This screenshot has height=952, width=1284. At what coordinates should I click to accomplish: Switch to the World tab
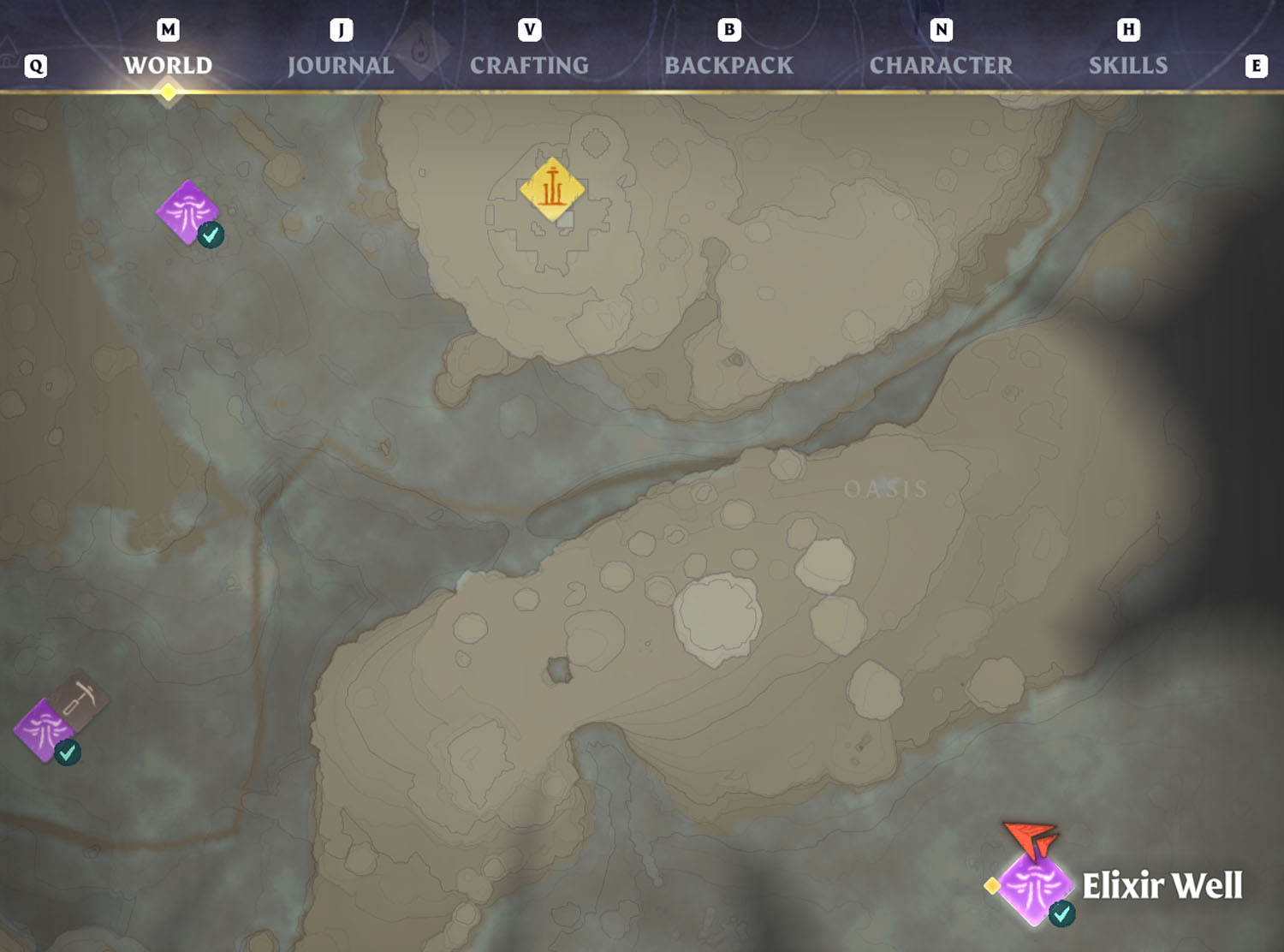(168, 65)
